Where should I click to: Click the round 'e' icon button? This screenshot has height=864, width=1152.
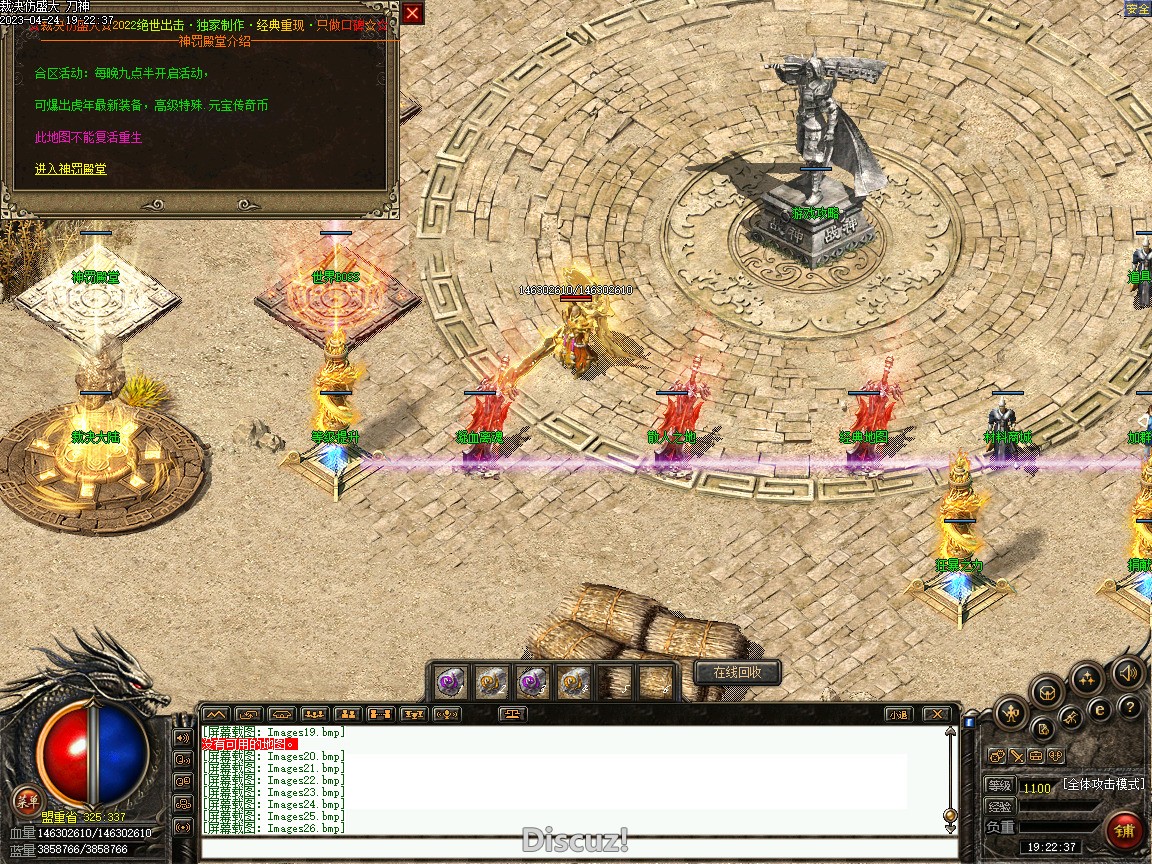pos(1100,709)
